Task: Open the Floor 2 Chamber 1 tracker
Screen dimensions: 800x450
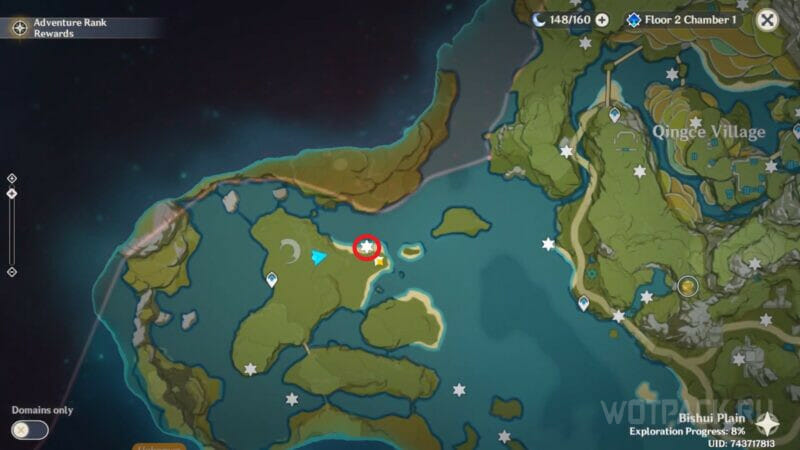Action: (685, 19)
